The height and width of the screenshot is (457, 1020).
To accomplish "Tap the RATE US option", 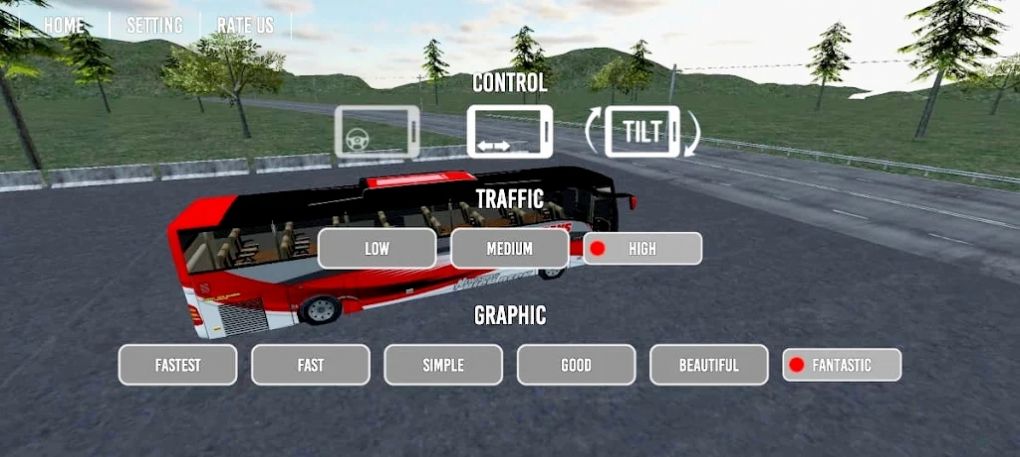I will point(245,26).
